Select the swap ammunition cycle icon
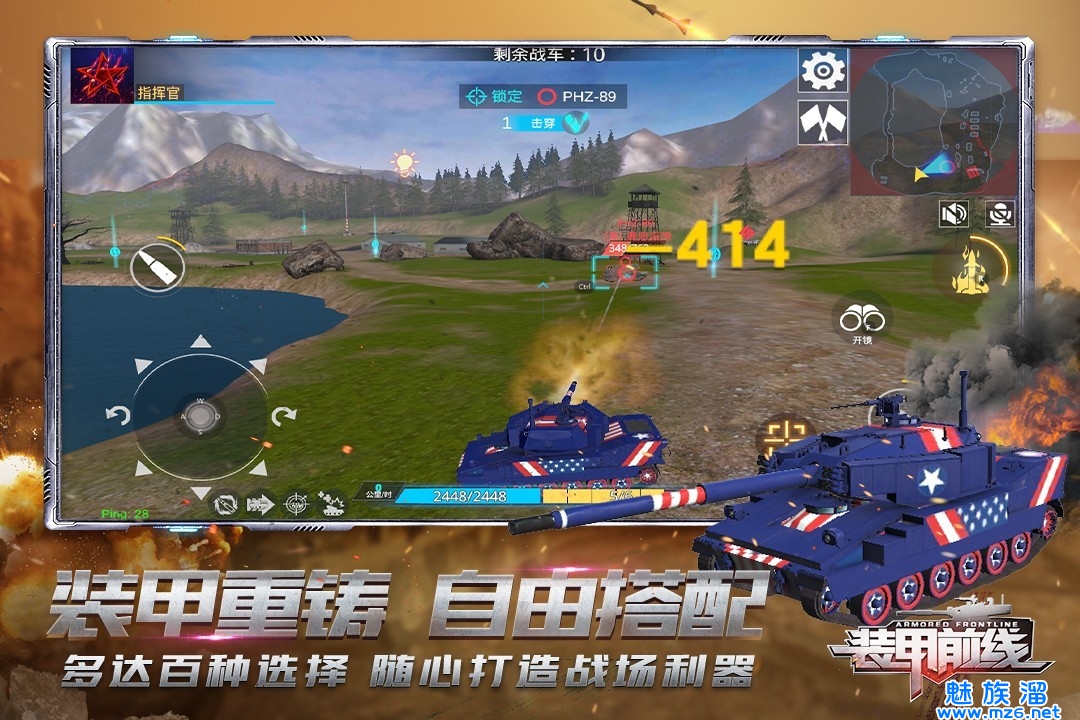This screenshot has width=1080, height=720. (x=225, y=503)
